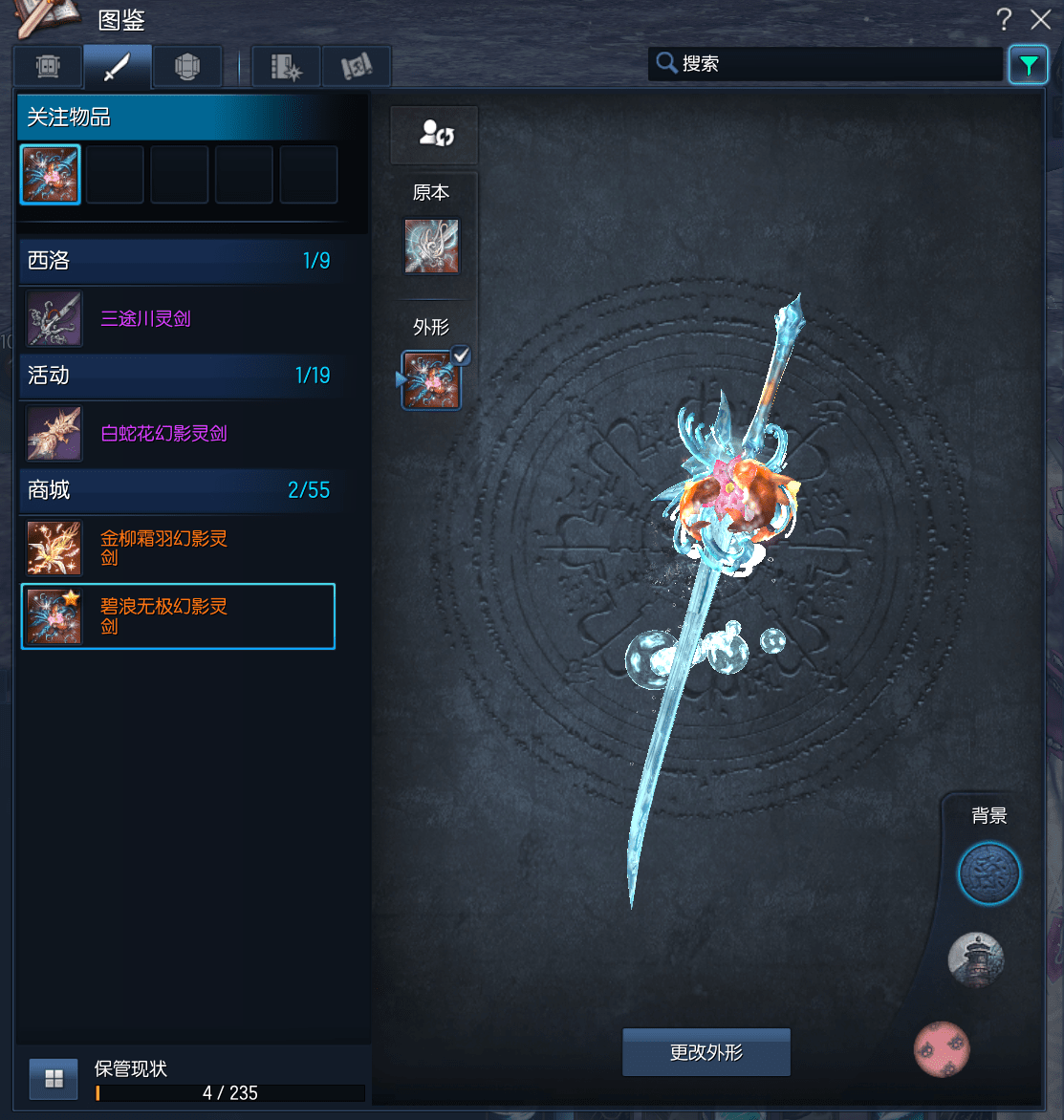
Task: Open the grid view beside 保管现状
Action: click(x=54, y=1079)
